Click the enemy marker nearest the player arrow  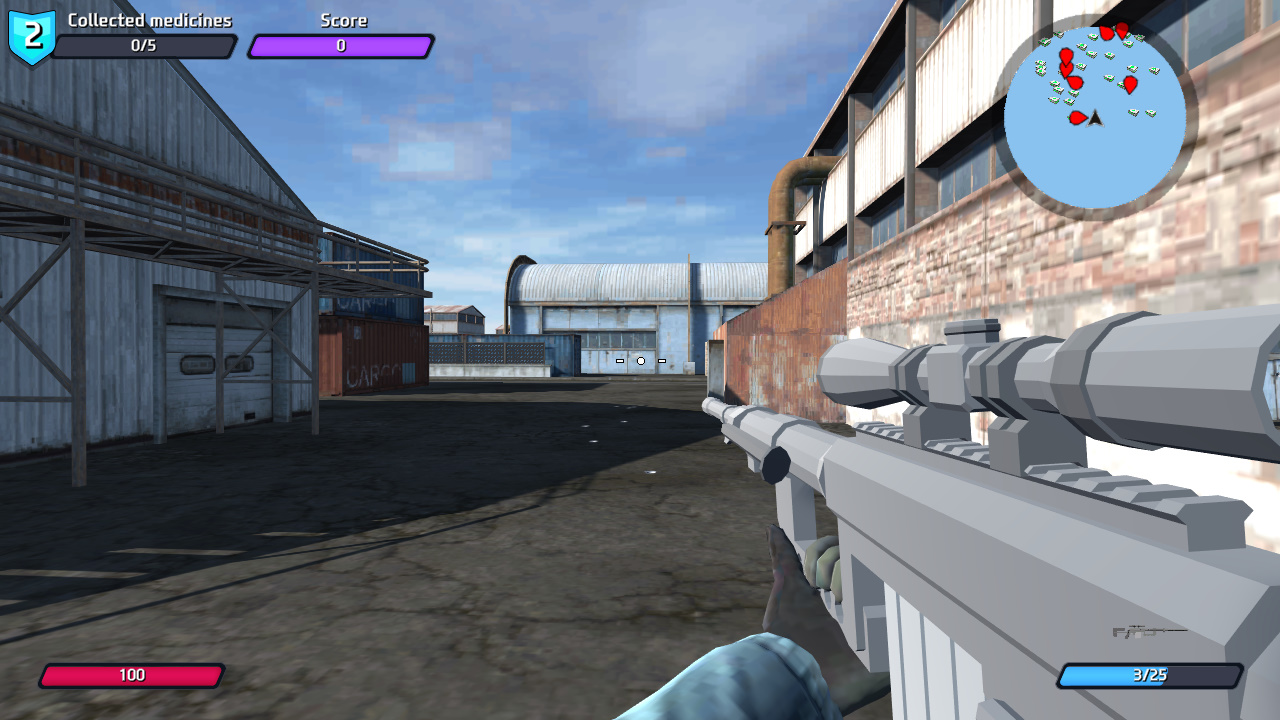[1077, 117]
